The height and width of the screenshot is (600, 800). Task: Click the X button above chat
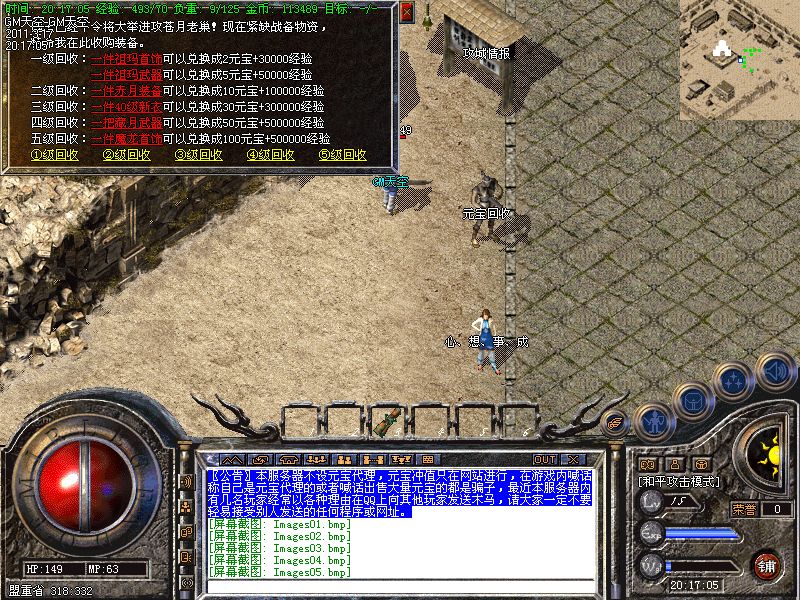click(x=574, y=432)
